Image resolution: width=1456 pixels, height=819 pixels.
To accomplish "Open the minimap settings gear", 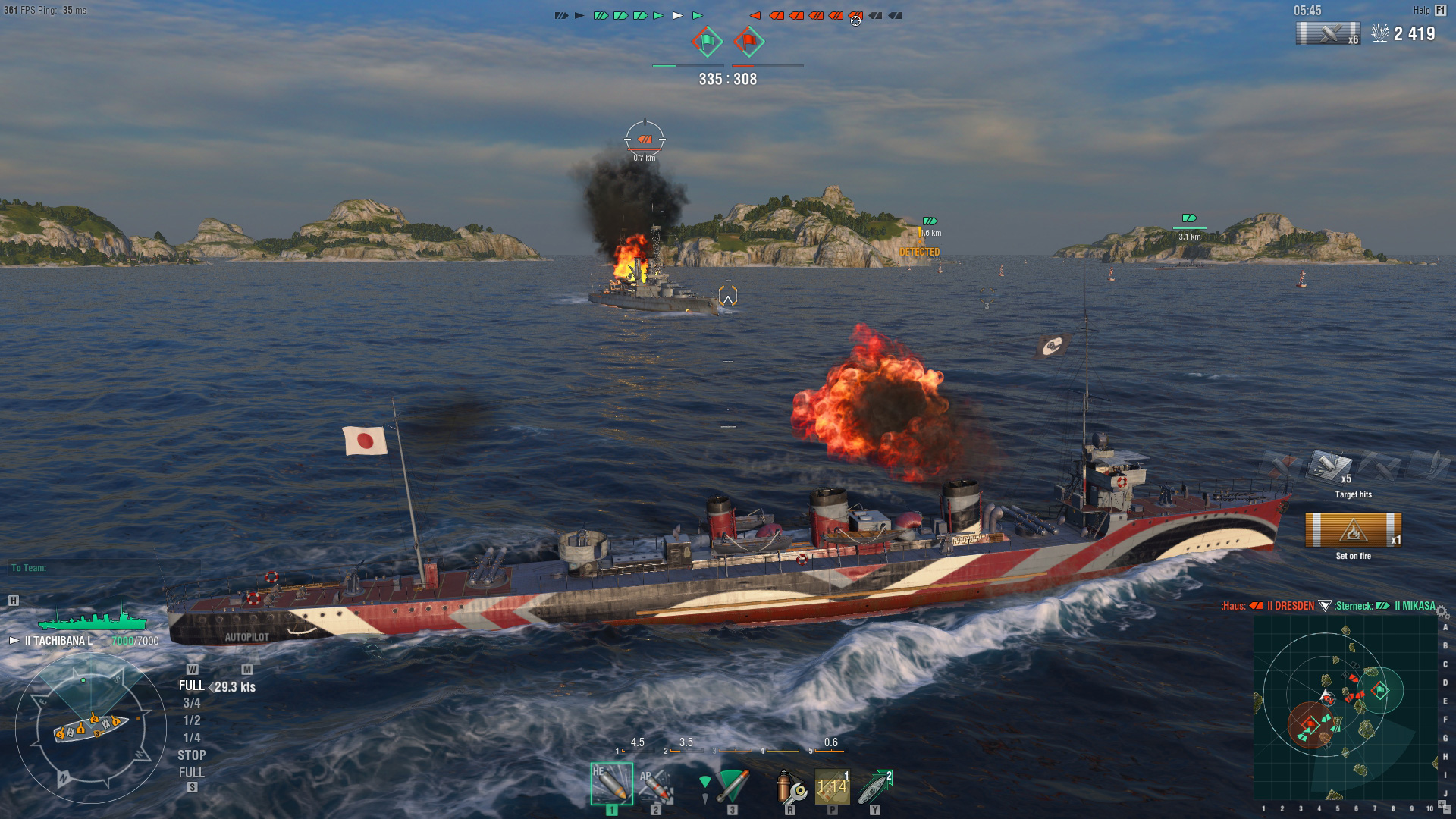I will coord(1442,611).
